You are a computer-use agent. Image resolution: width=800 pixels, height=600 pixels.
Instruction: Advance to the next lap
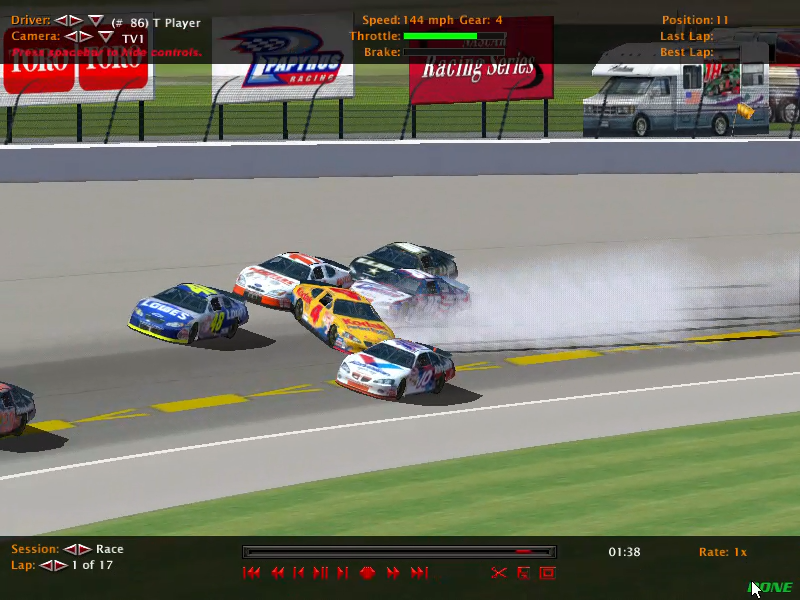(x=59, y=565)
